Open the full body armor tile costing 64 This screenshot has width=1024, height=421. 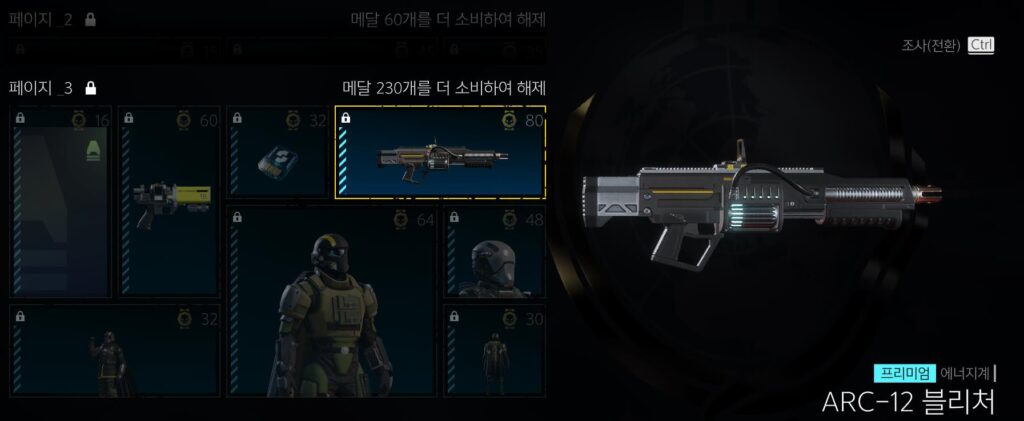[332, 301]
